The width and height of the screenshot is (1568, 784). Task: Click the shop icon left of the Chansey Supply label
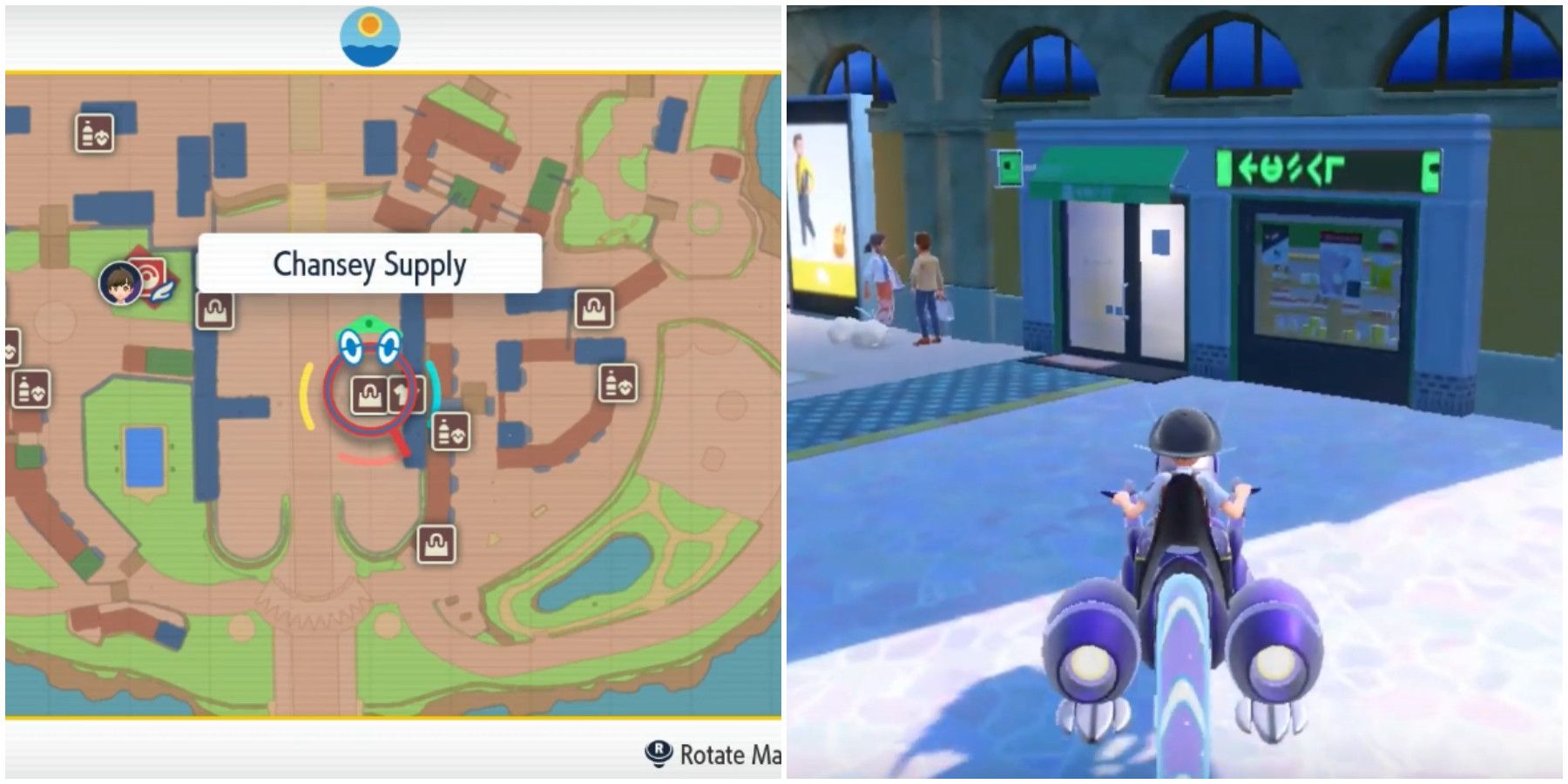click(x=215, y=312)
